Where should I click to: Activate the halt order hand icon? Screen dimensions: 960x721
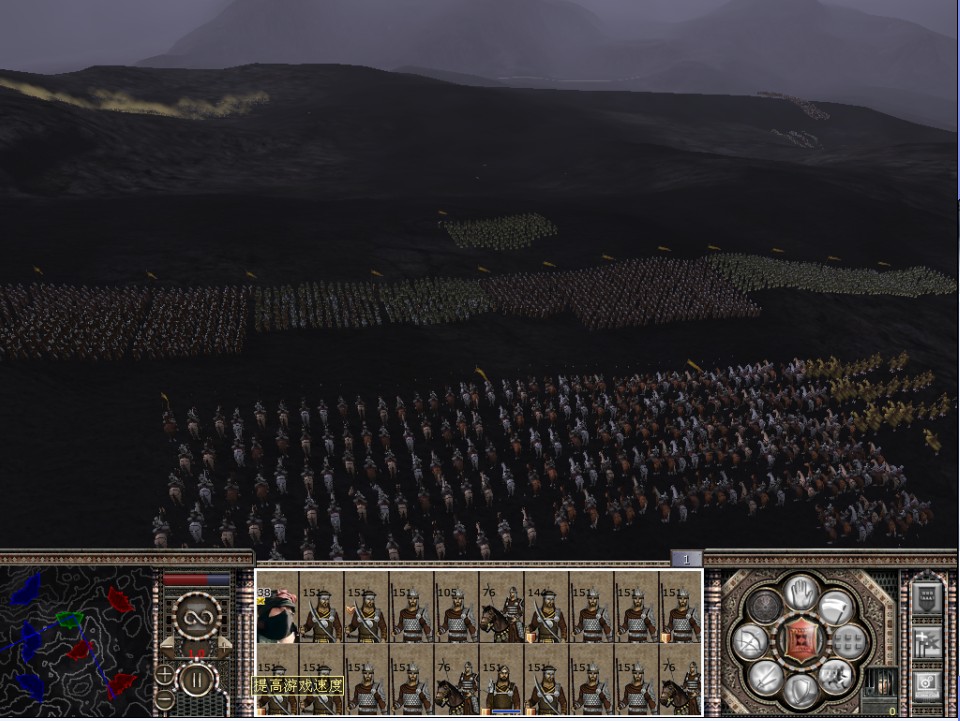[800, 592]
